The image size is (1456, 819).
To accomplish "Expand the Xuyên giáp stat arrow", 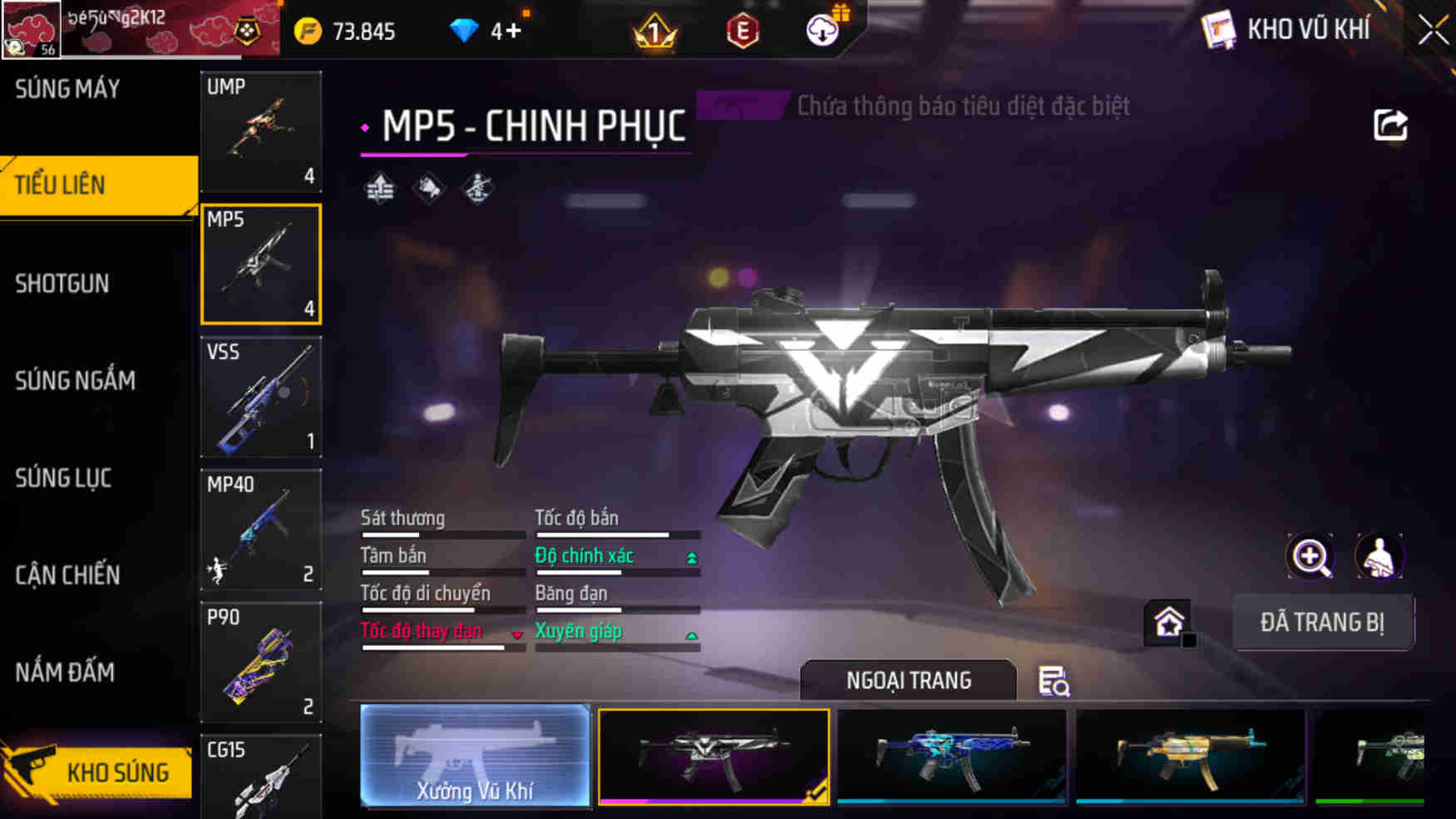I will click(x=693, y=634).
